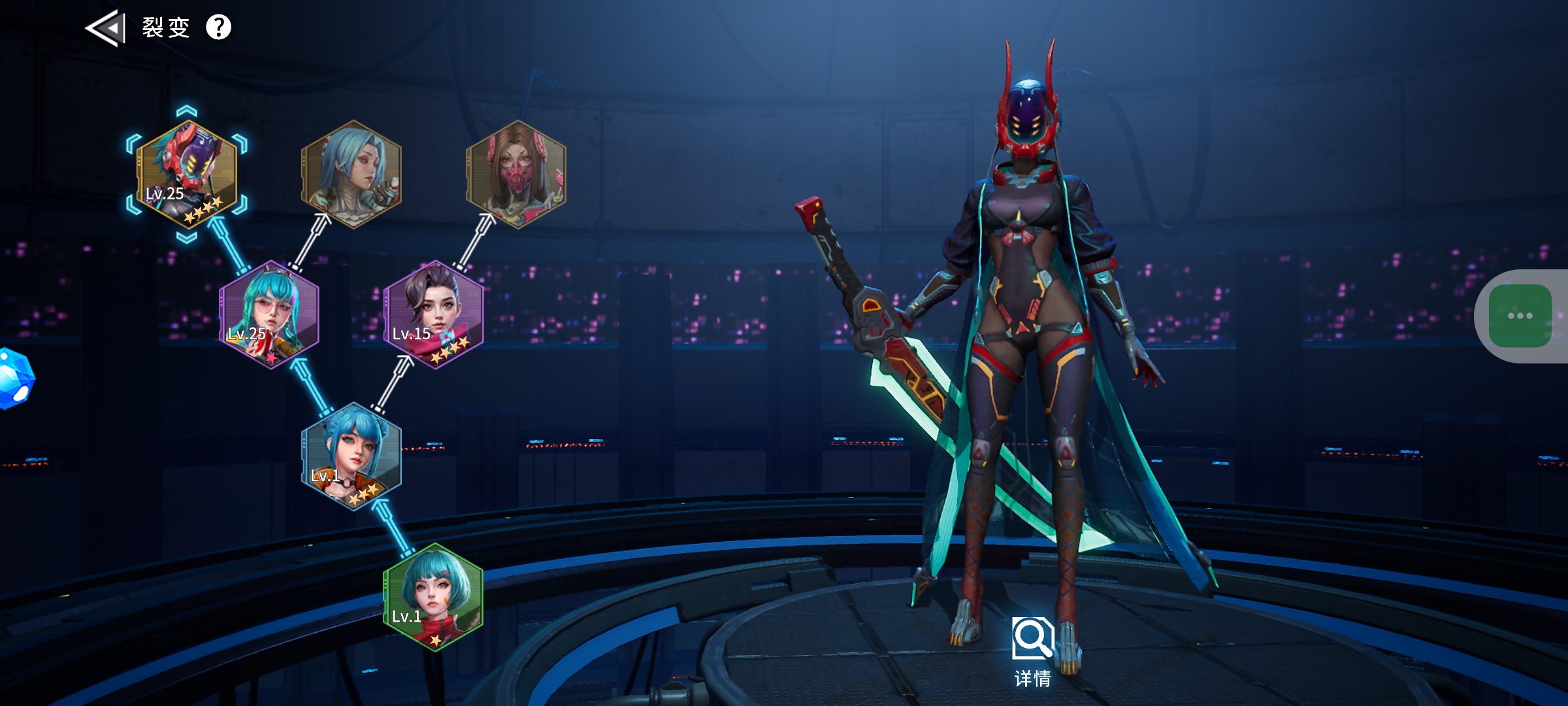
Task: Select the dark-haired Lv.15 hero node
Action: tap(434, 315)
